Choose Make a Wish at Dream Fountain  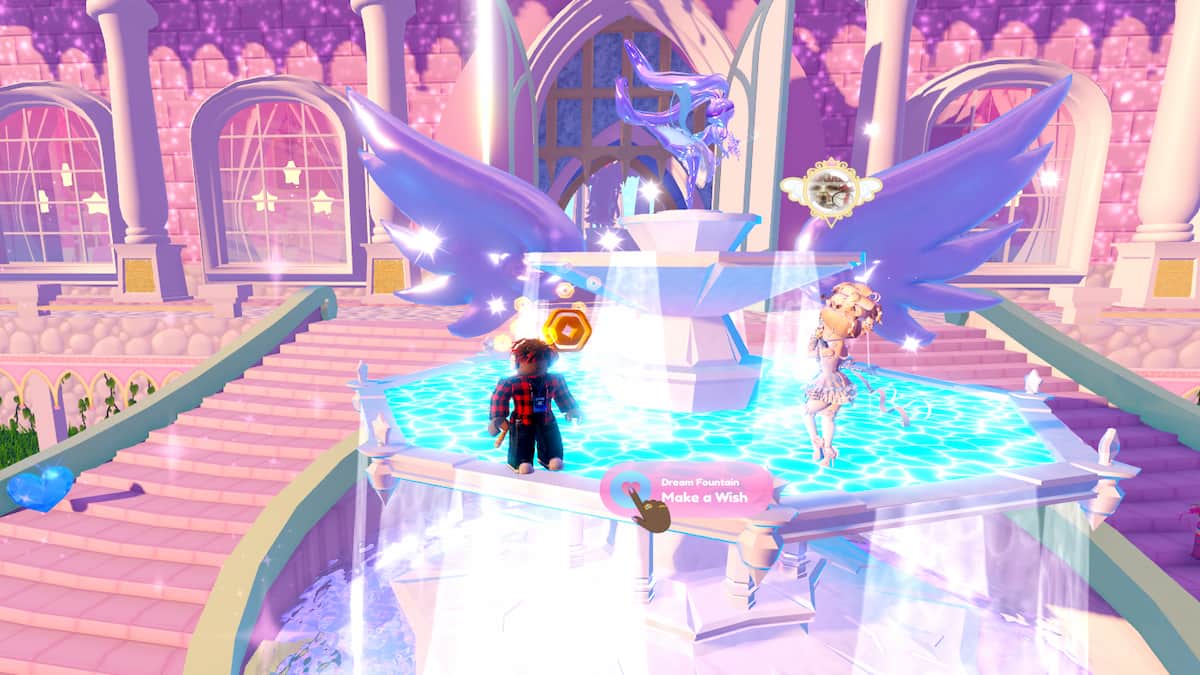(688, 490)
